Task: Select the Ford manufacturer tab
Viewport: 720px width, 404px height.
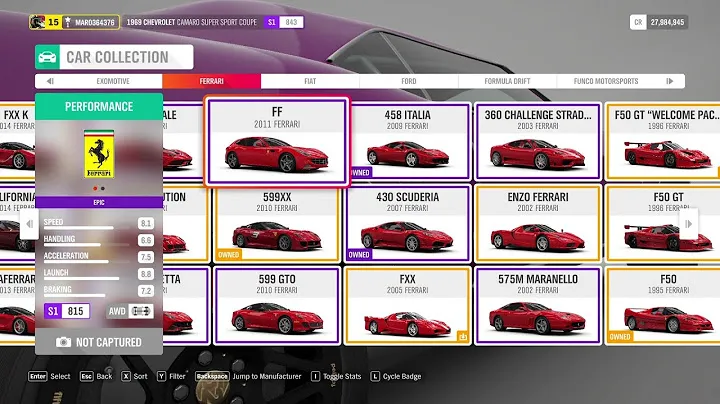Action: (x=408, y=81)
